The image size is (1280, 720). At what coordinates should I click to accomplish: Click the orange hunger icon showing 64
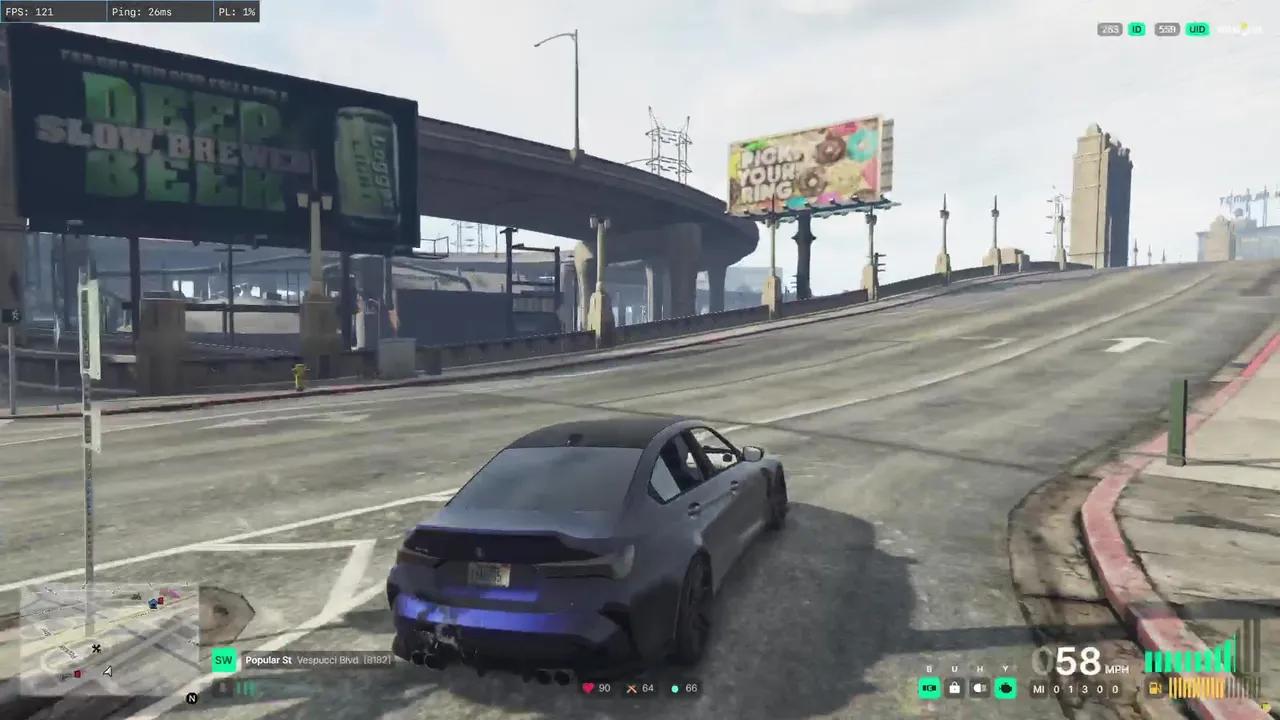click(632, 688)
